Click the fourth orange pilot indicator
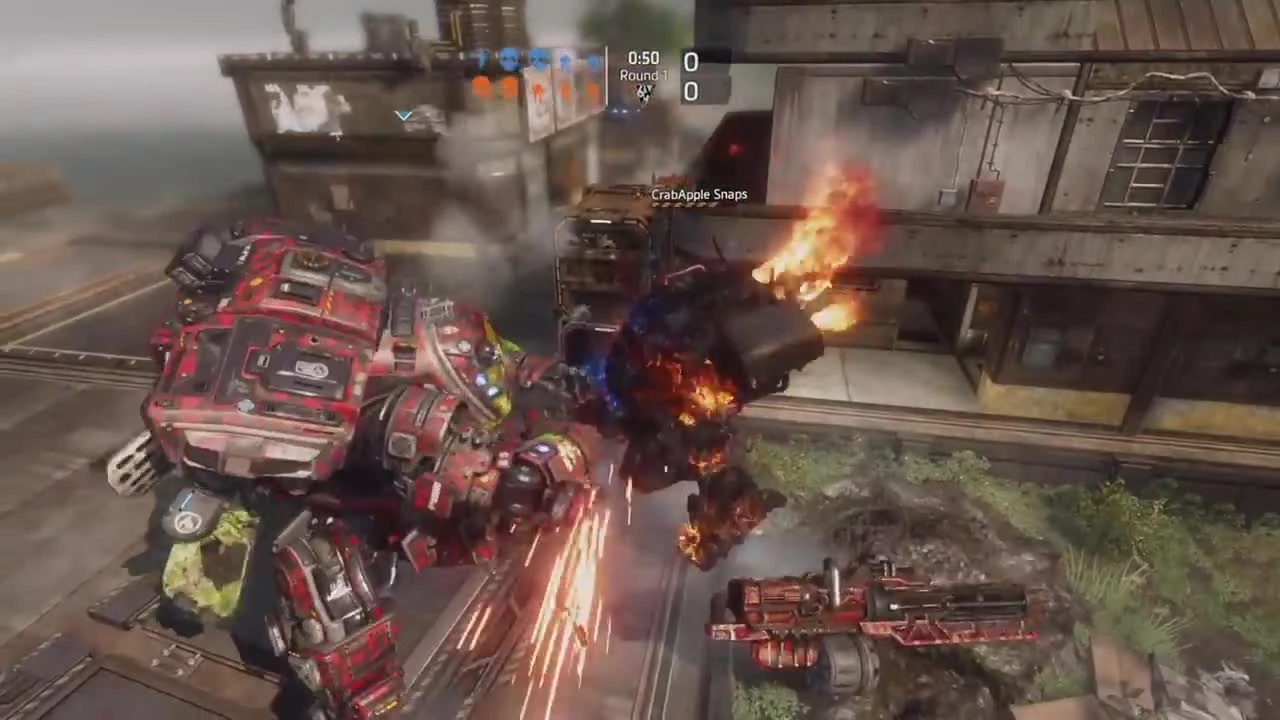 [x=564, y=89]
